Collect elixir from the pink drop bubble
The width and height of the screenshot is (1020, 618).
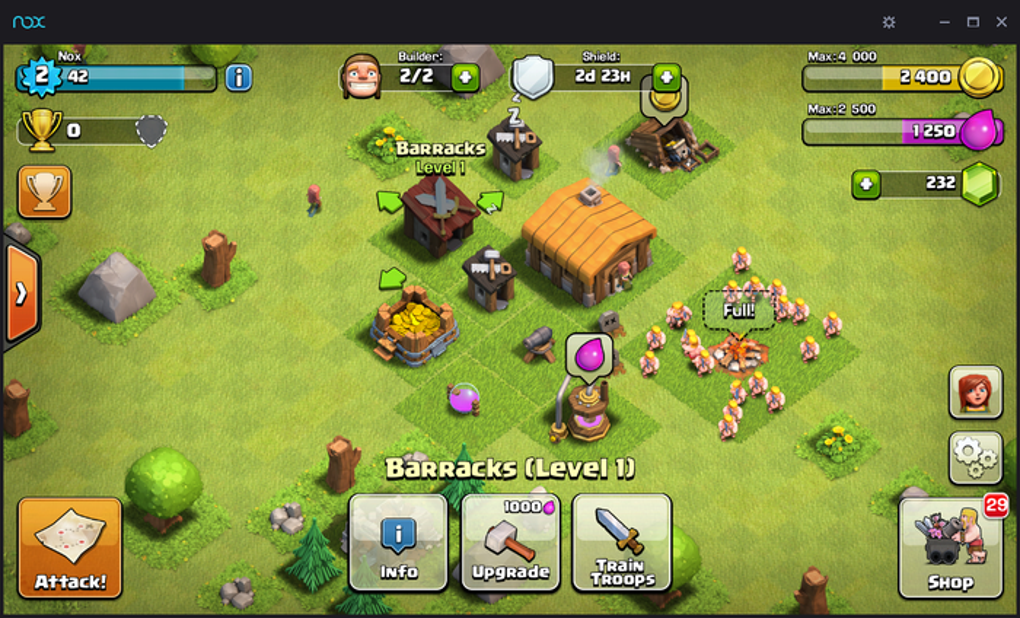[589, 354]
